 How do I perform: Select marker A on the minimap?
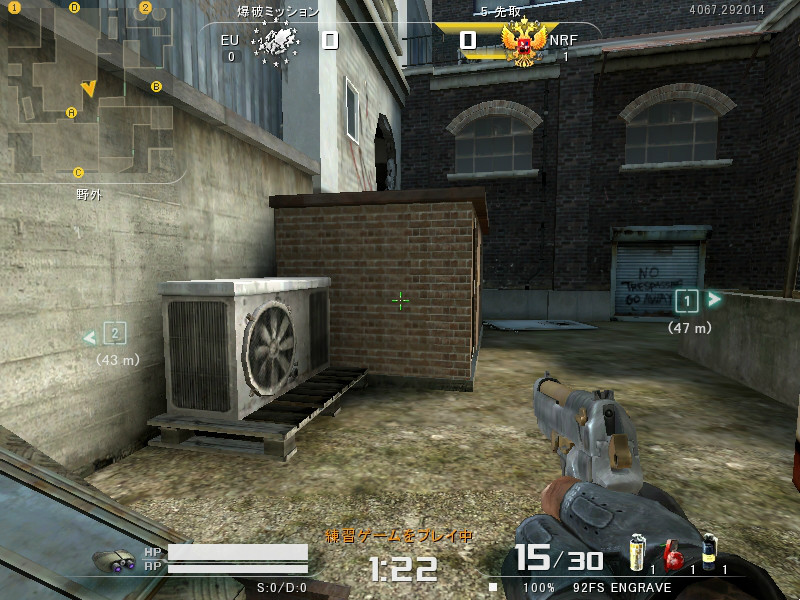coord(71,112)
